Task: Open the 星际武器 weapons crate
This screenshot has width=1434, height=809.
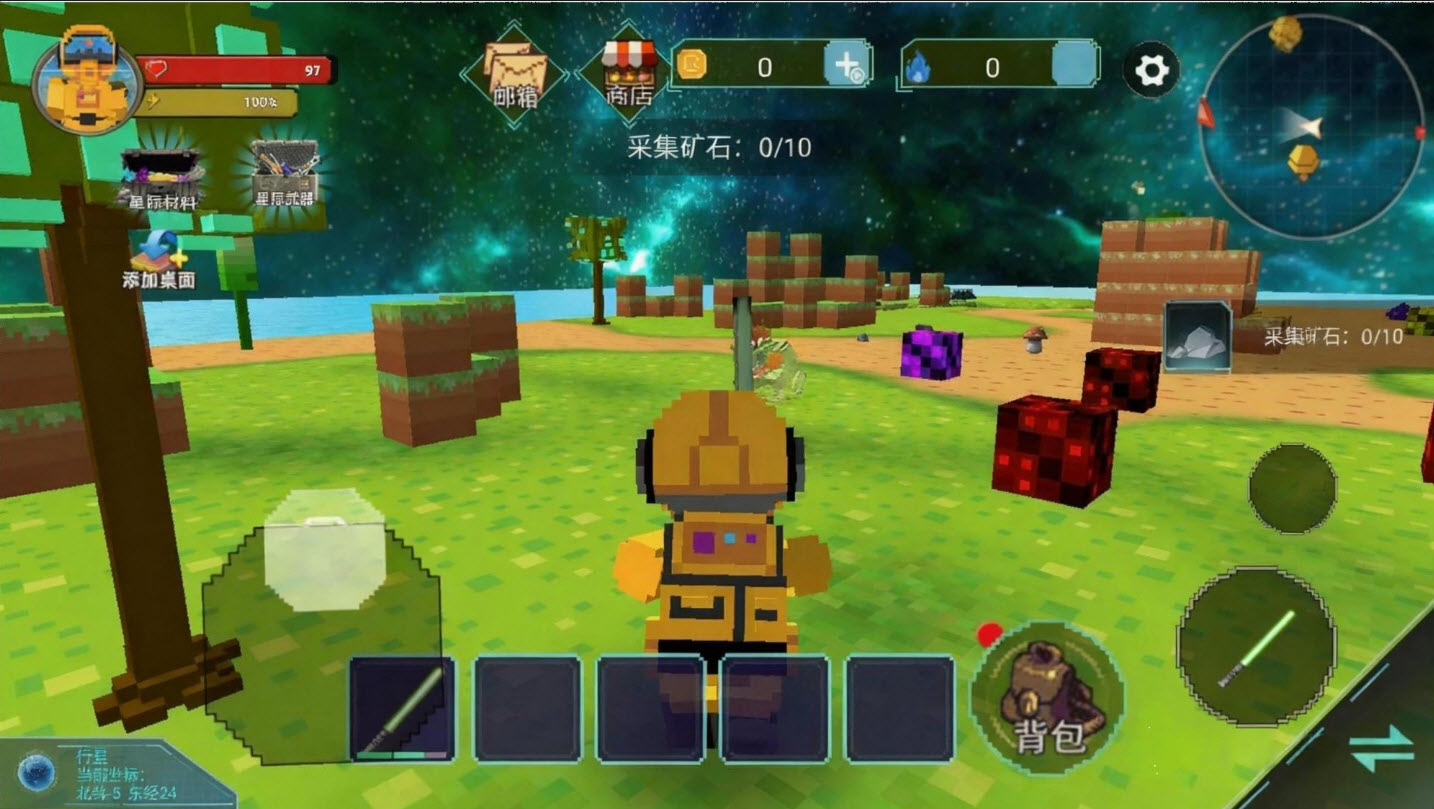Action: pos(285,173)
